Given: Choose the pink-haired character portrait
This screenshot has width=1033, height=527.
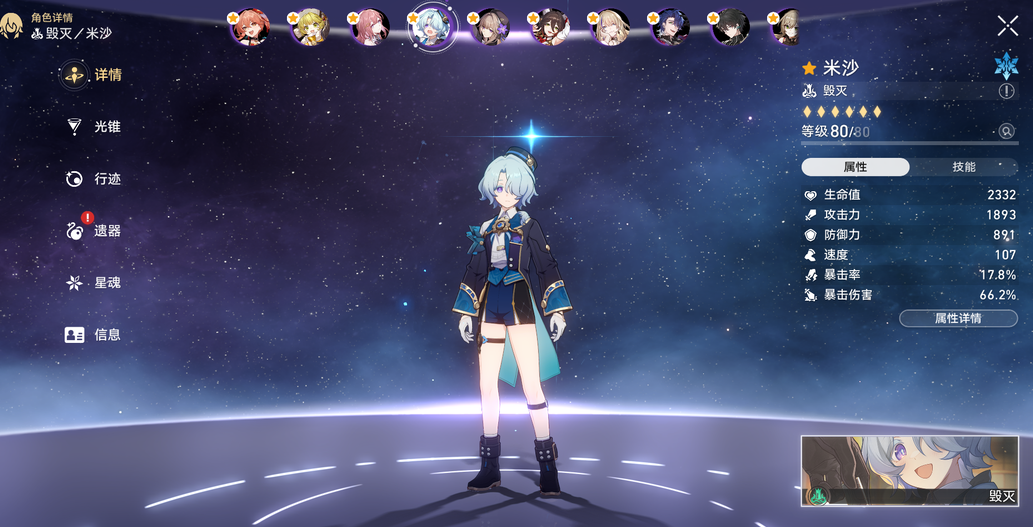Looking at the screenshot, I should pyautogui.click(x=370, y=27).
